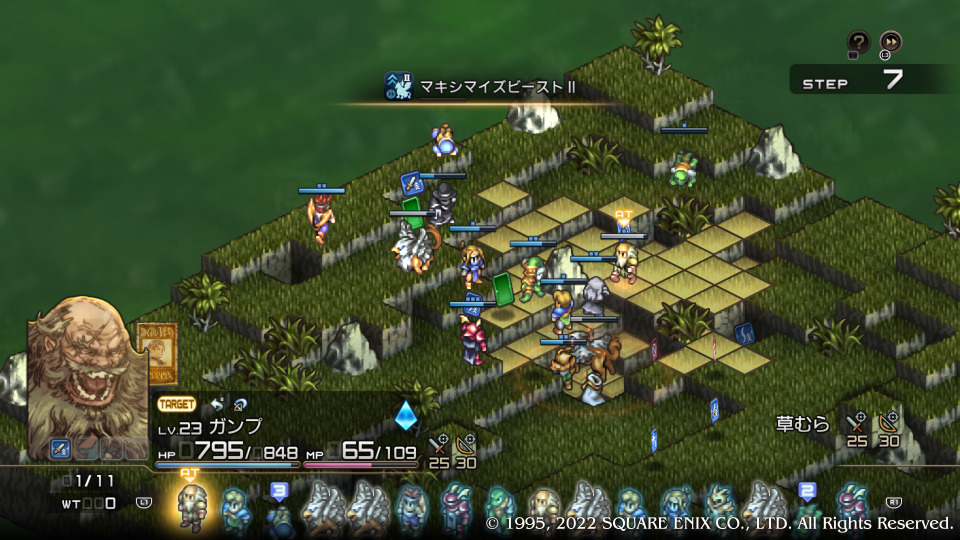The width and height of the screenshot is (960, 540).
Task: Open the question mark help button
Action: (x=858, y=42)
